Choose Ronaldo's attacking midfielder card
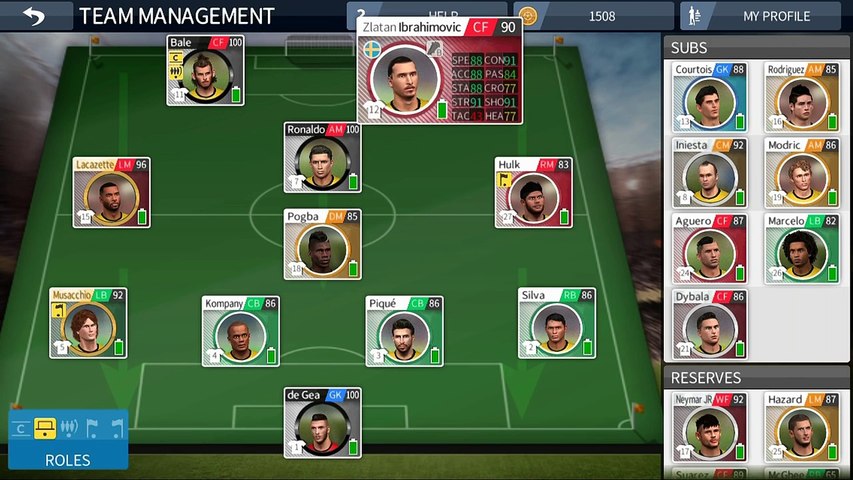 pos(322,157)
